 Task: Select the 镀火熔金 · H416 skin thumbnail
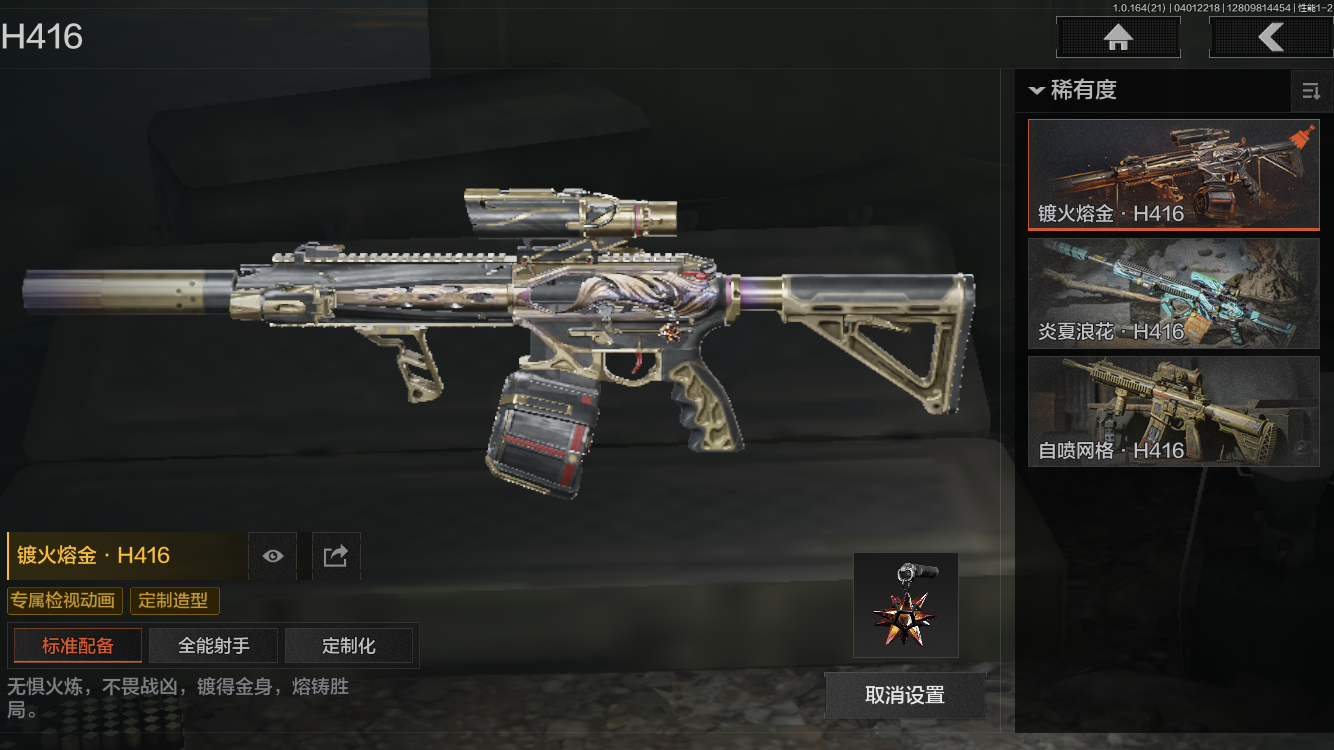1173,175
